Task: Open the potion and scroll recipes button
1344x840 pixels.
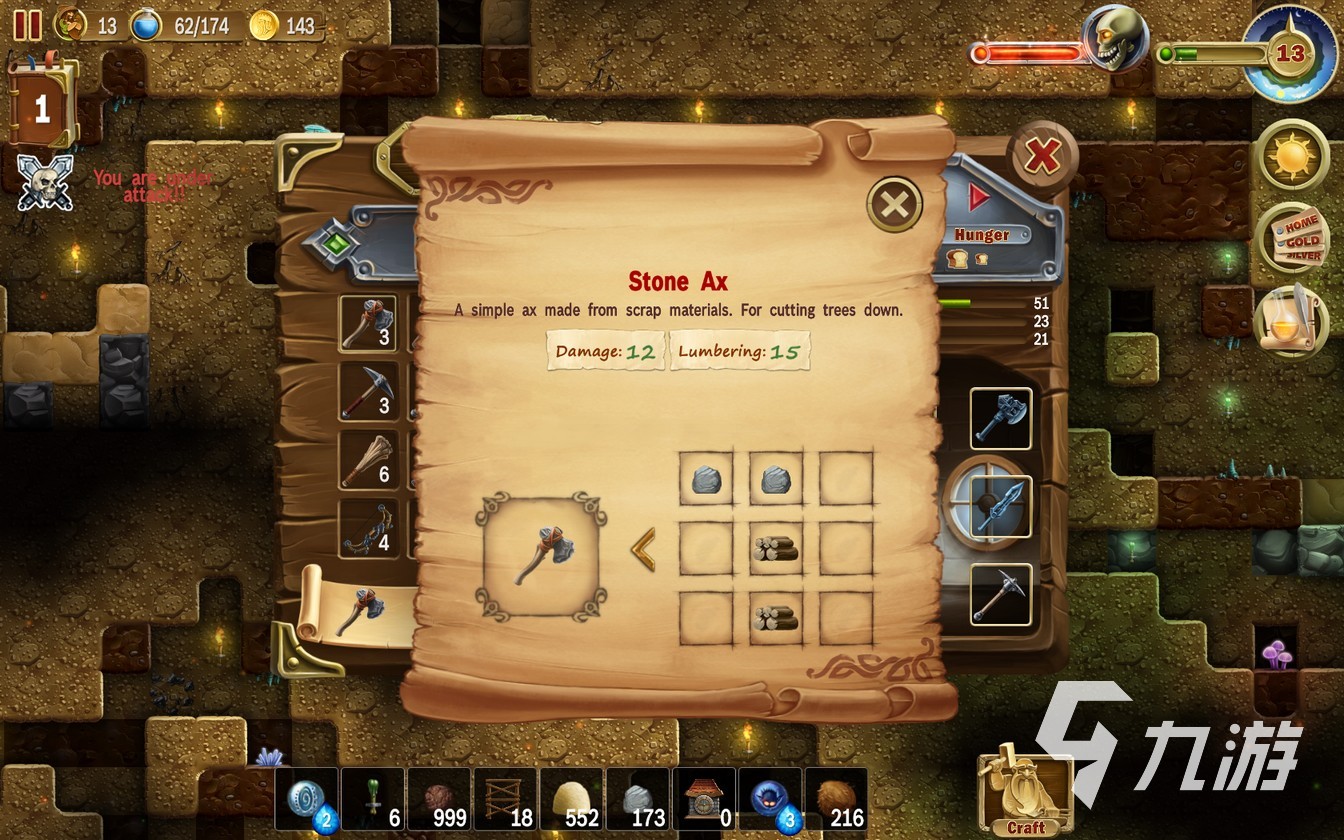Action: pyautogui.click(x=1290, y=322)
